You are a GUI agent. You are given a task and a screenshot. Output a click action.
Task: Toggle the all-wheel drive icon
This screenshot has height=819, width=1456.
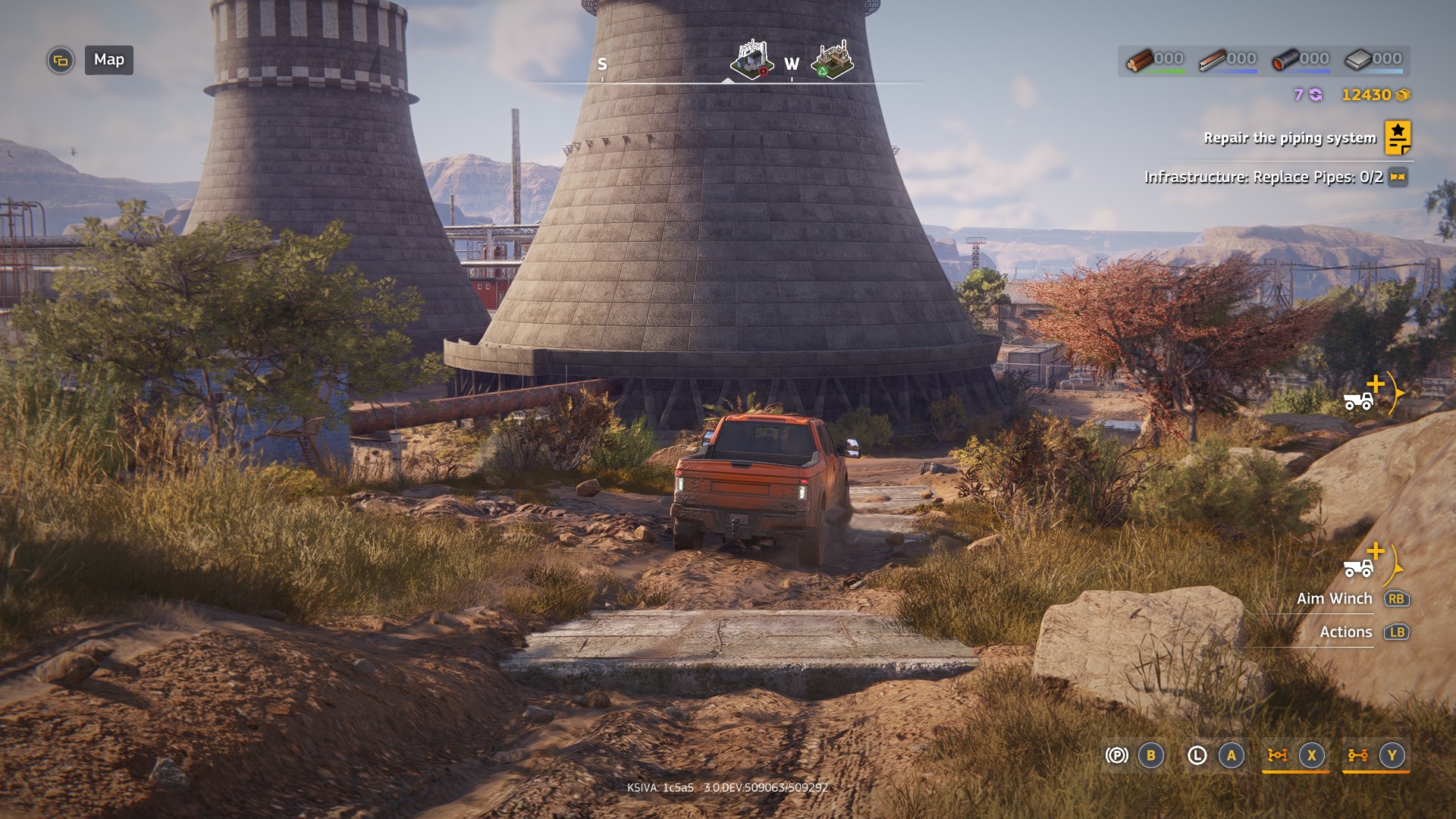pos(1357,755)
